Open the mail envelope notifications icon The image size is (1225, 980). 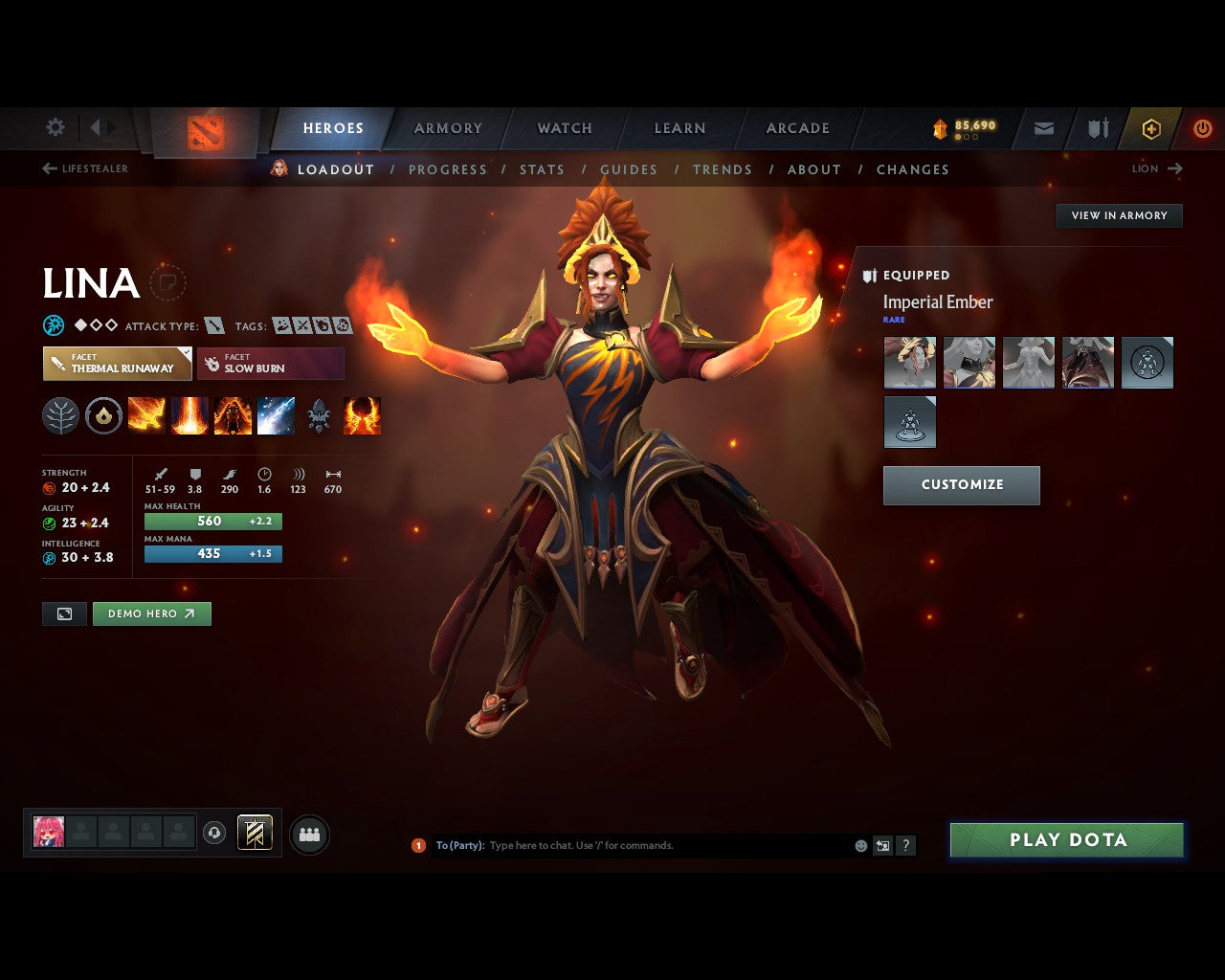1043,128
